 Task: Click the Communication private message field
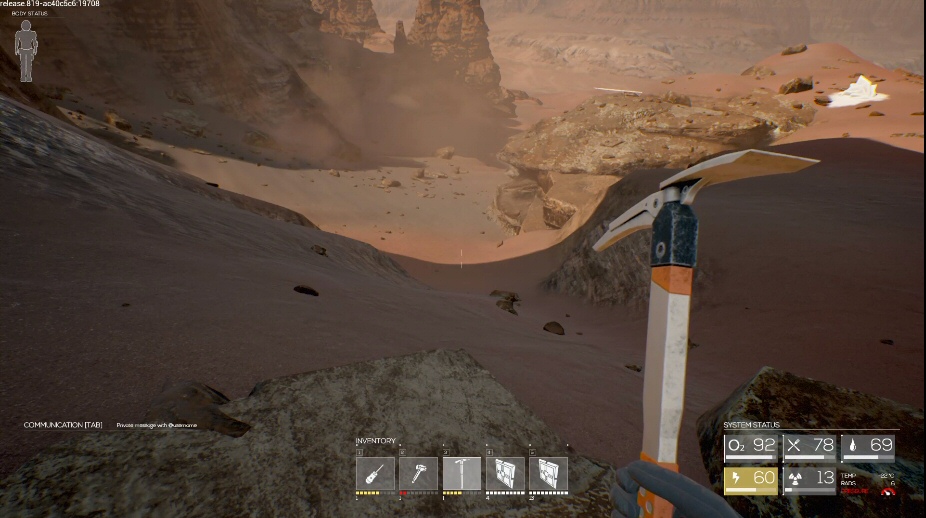[x=157, y=425]
